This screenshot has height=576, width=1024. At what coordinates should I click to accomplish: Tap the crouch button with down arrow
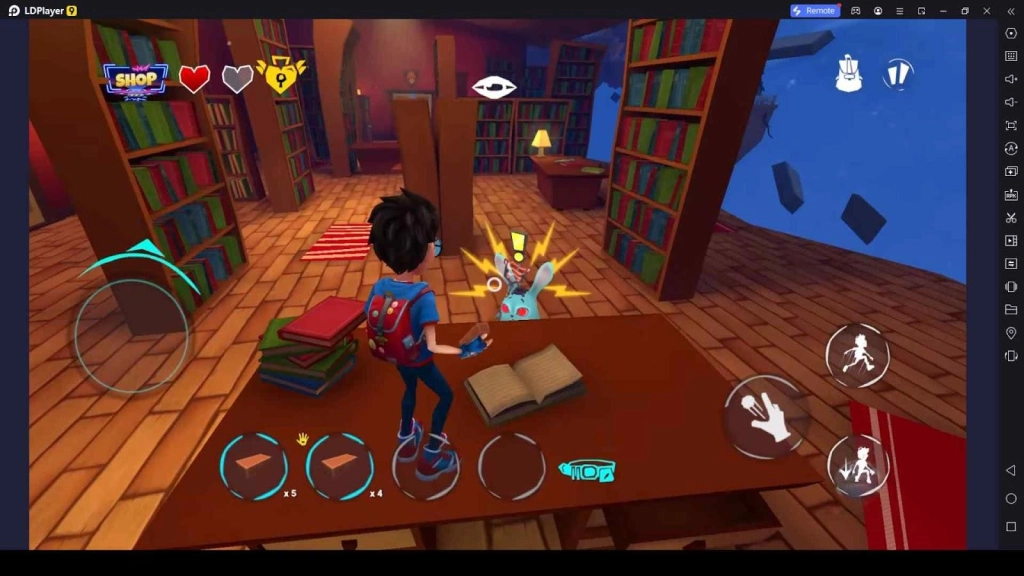point(858,465)
